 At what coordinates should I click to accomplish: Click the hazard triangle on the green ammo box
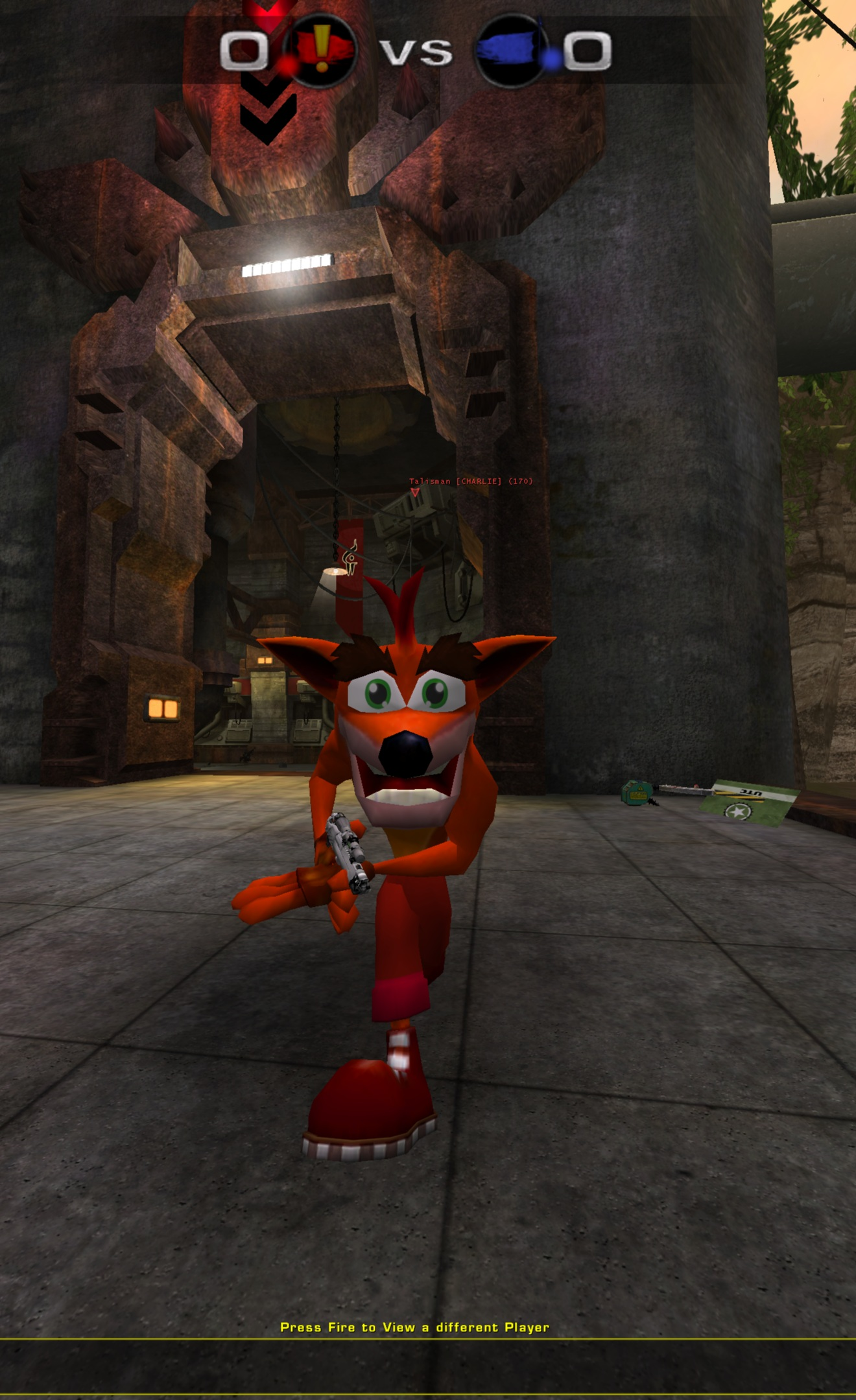[x=640, y=789]
